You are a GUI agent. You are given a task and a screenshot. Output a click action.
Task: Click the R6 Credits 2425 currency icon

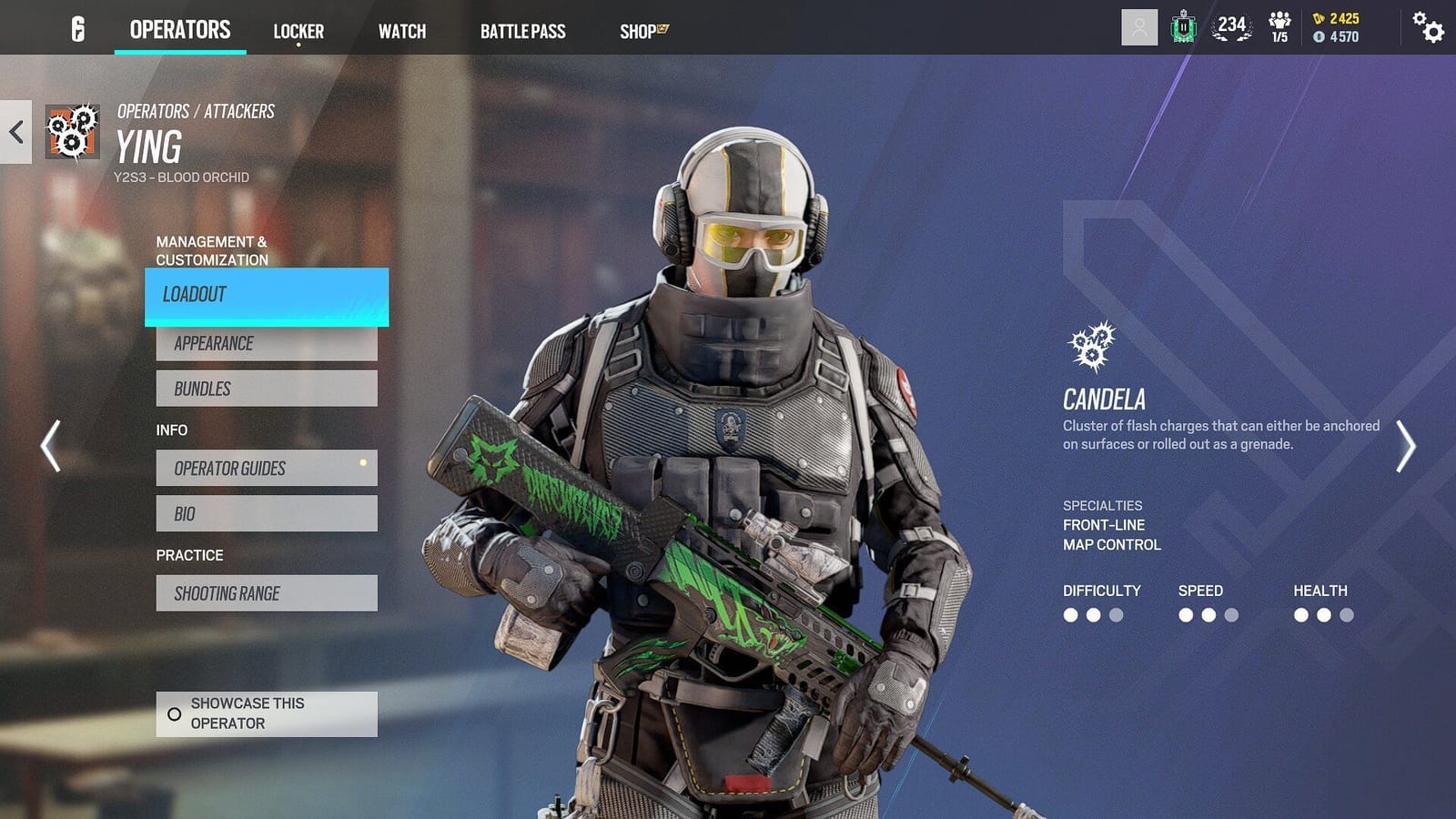pyautogui.click(x=1319, y=18)
